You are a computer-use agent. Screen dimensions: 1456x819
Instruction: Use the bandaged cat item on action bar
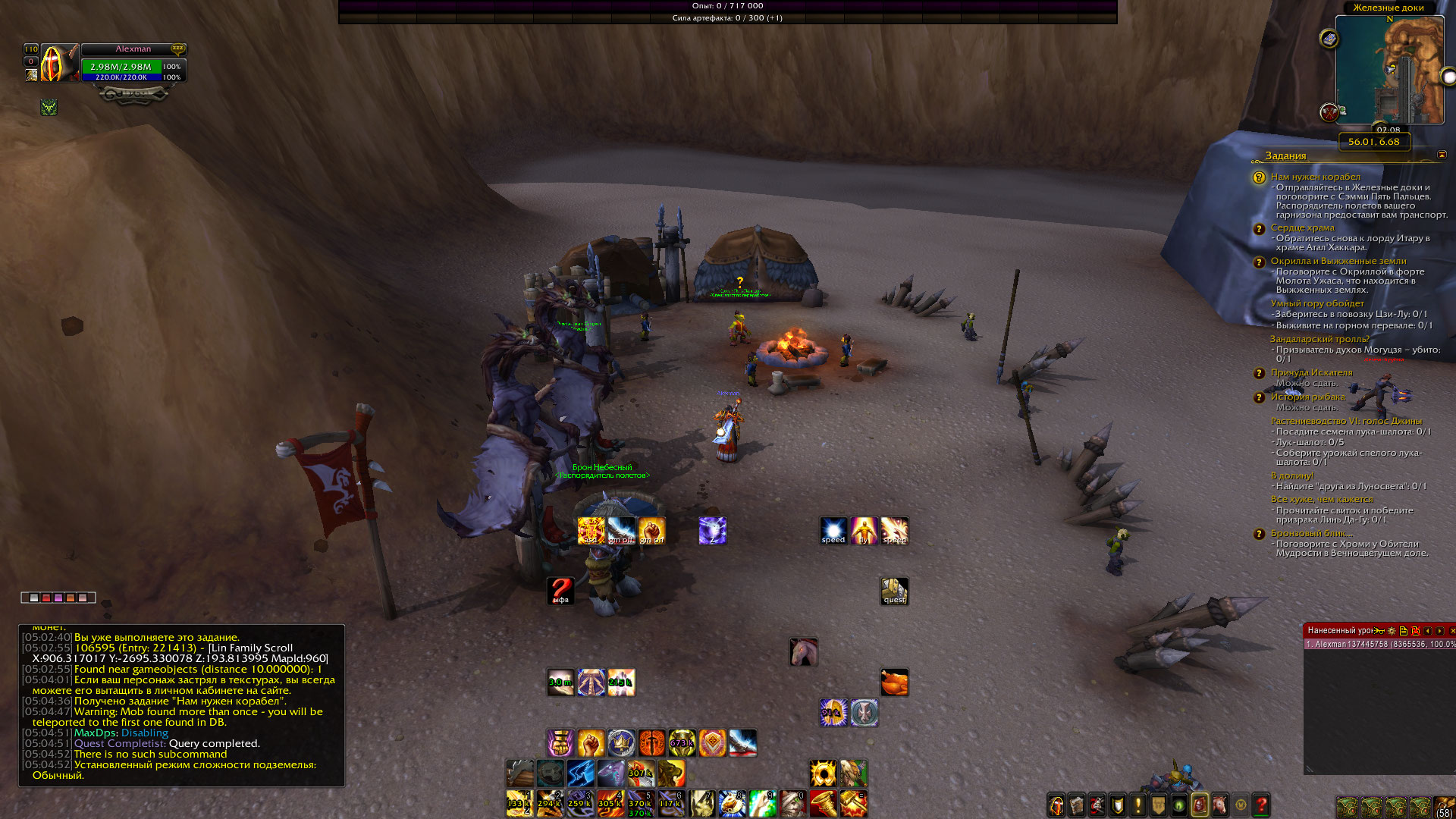pyautogui.click(x=792, y=804)
